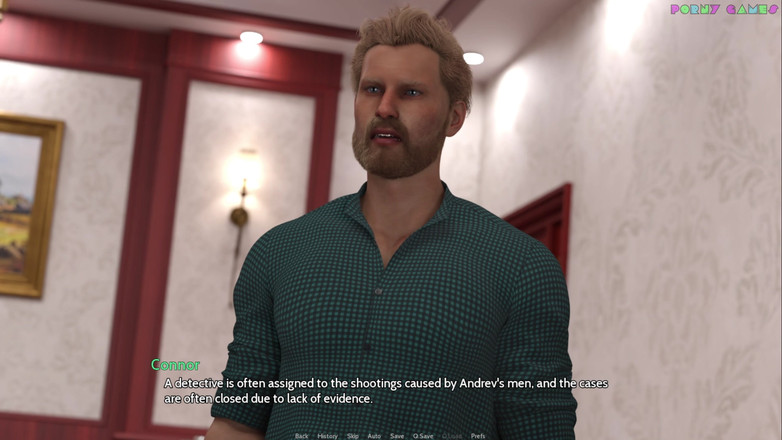Image resolution: width=782 pixels, height=440 pixels.
Task: Open the Save game menu
Action: tap(397, 436)
